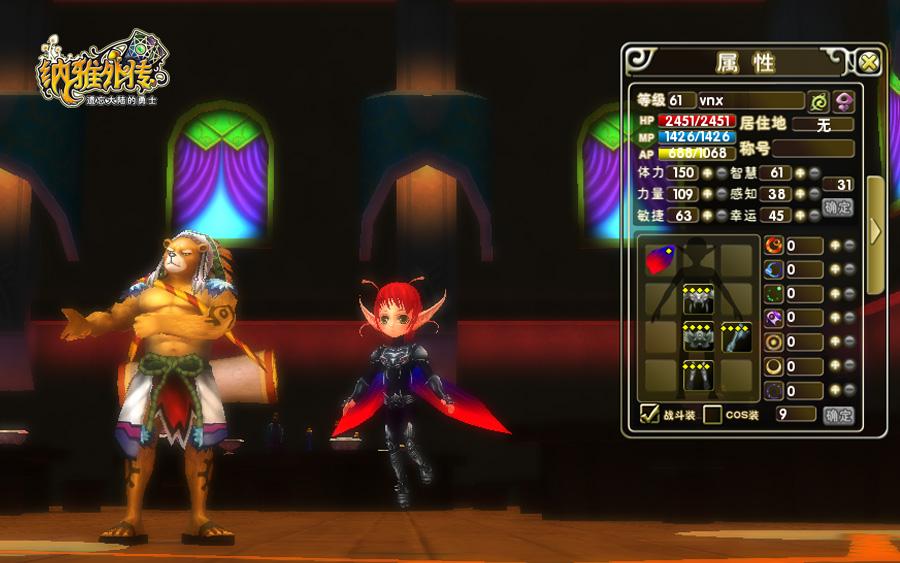Add a point to 体力 stat

tap(708, 173)
